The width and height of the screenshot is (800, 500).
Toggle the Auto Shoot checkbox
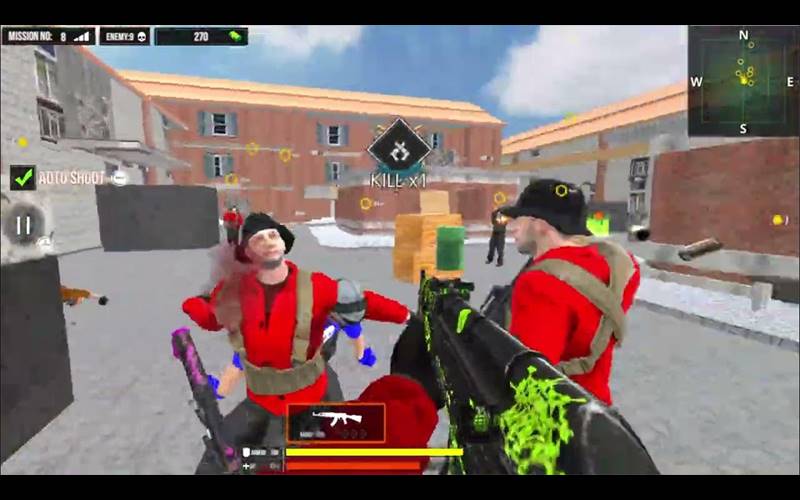[x=23, y=178]
